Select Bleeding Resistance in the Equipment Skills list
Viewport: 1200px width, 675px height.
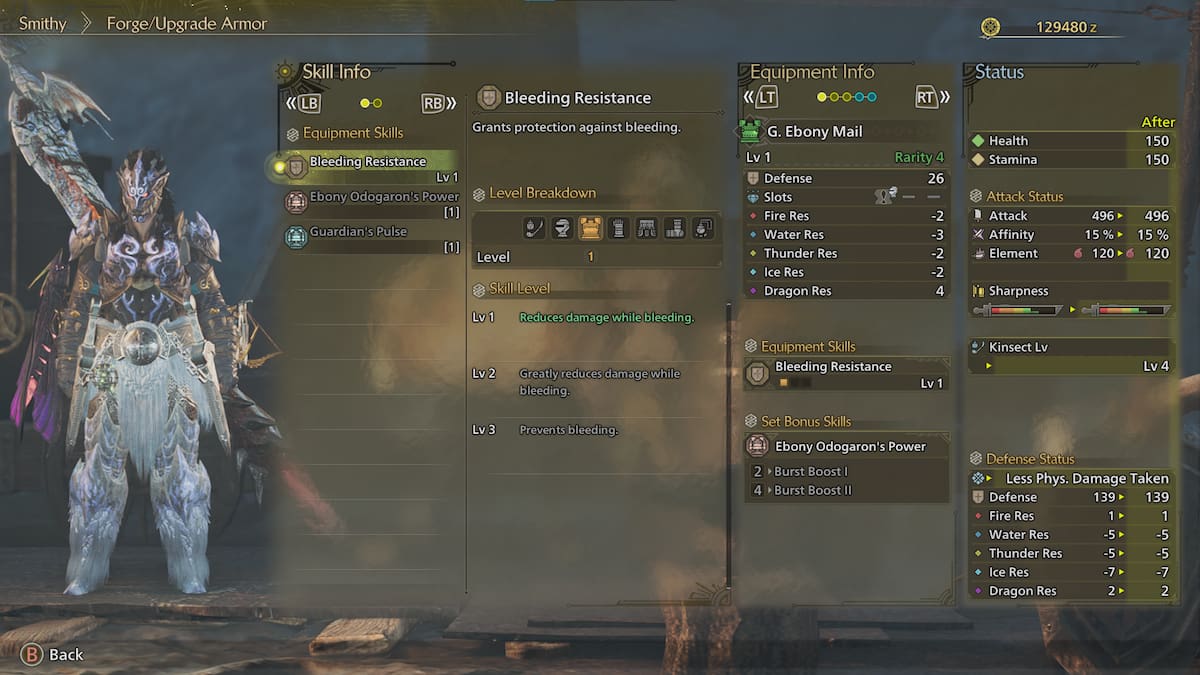point(367,162)
